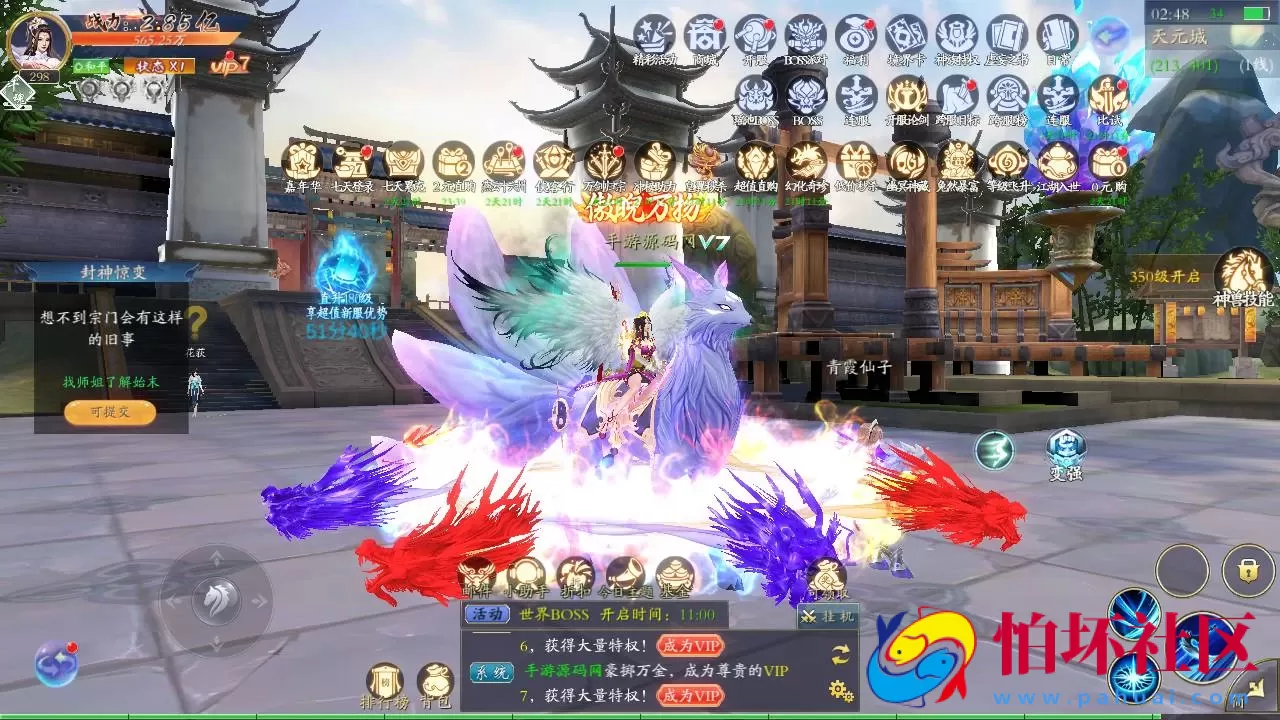The width and height of the screenshot is (1280, 720).
Task: Open the 嘉年华 carnival event icon
Action: (300, 162)
